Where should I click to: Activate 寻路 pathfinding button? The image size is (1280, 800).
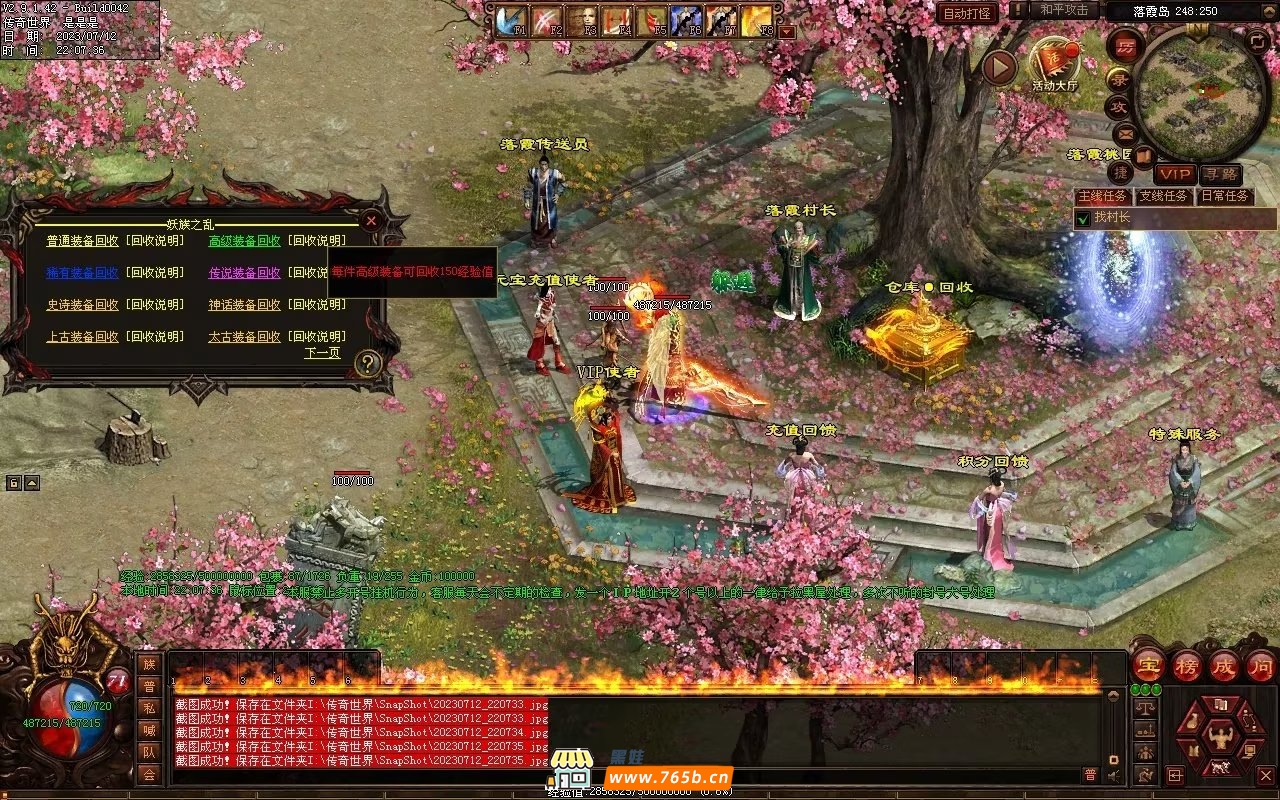click(x=1220, y=174)
